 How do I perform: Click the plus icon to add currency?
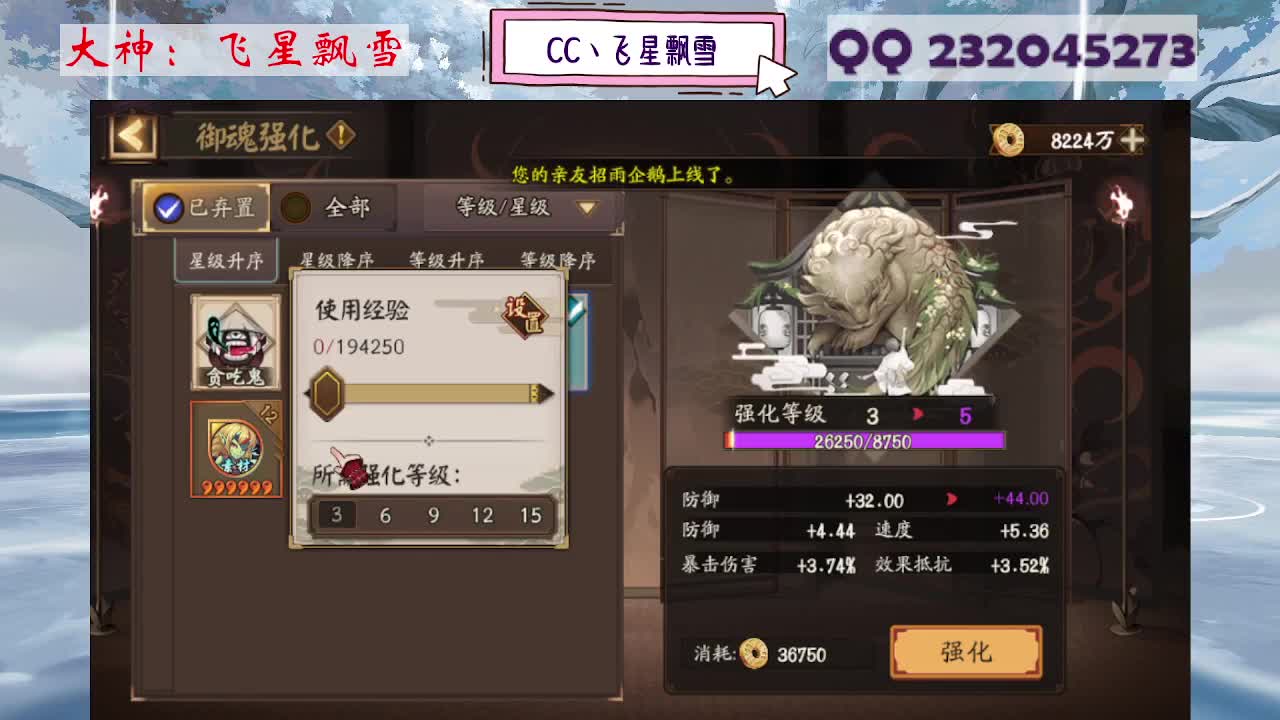(x=1135, y=140)
